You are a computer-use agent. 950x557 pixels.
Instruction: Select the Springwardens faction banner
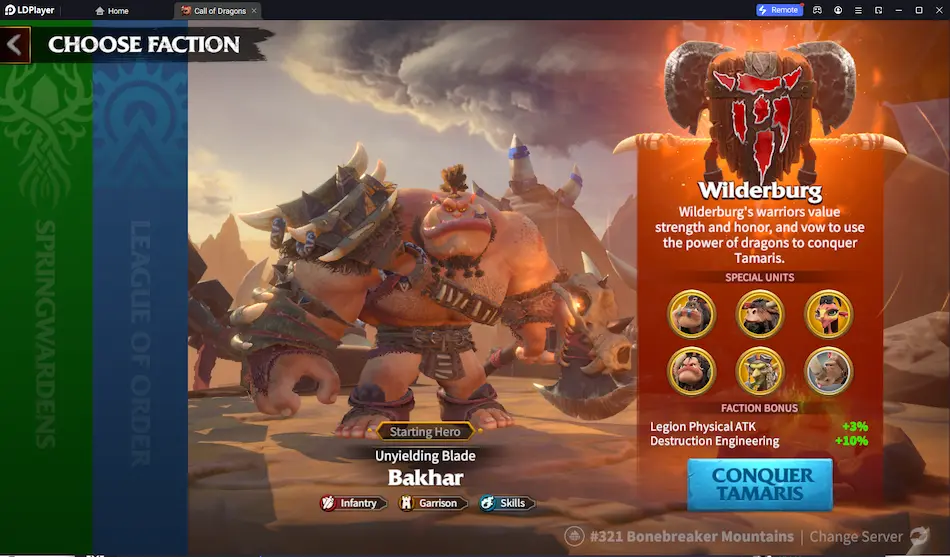46,300
